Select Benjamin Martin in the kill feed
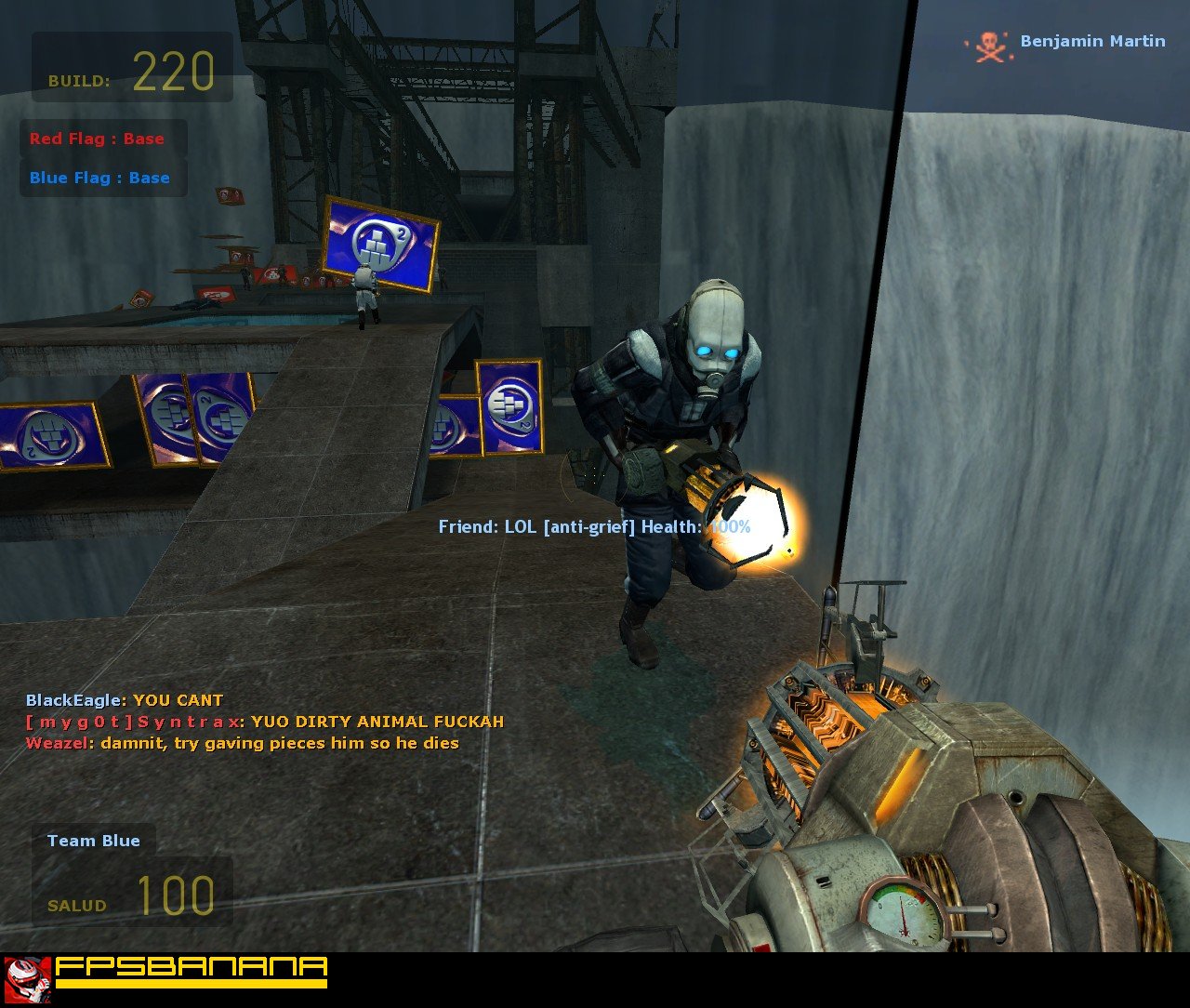Screen dimensions: 1190x1008 [x=1092, y=41]
